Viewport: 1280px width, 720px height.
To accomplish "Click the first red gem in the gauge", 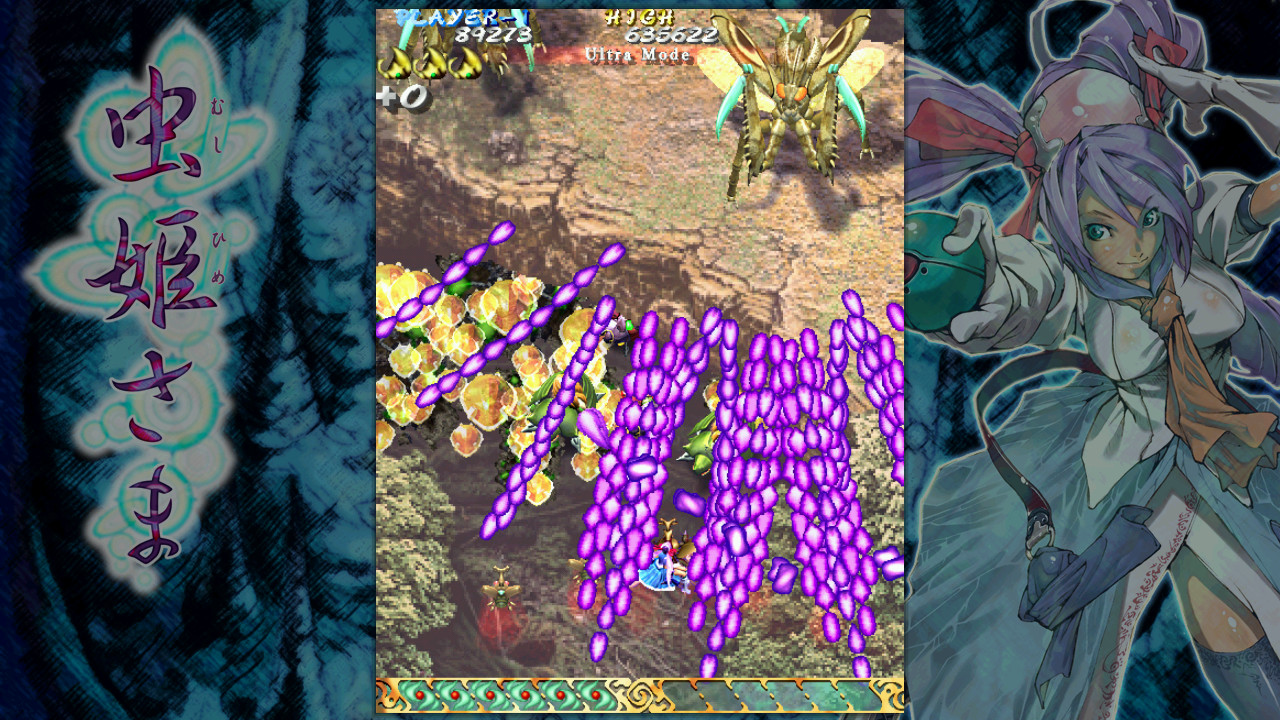I will [418, 692].
